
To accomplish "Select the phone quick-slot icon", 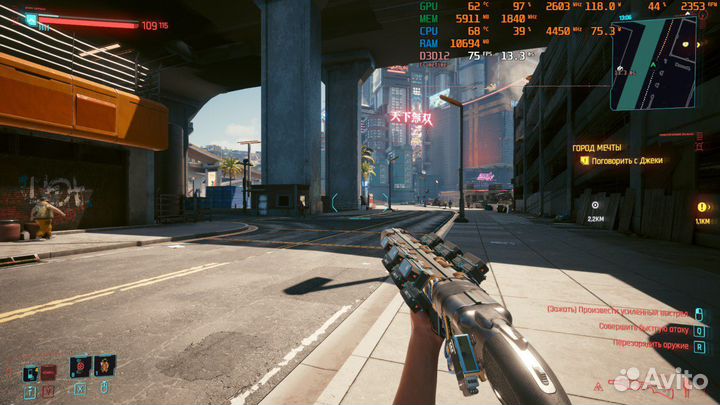I will pyautogui.click(x=30, y=373).
